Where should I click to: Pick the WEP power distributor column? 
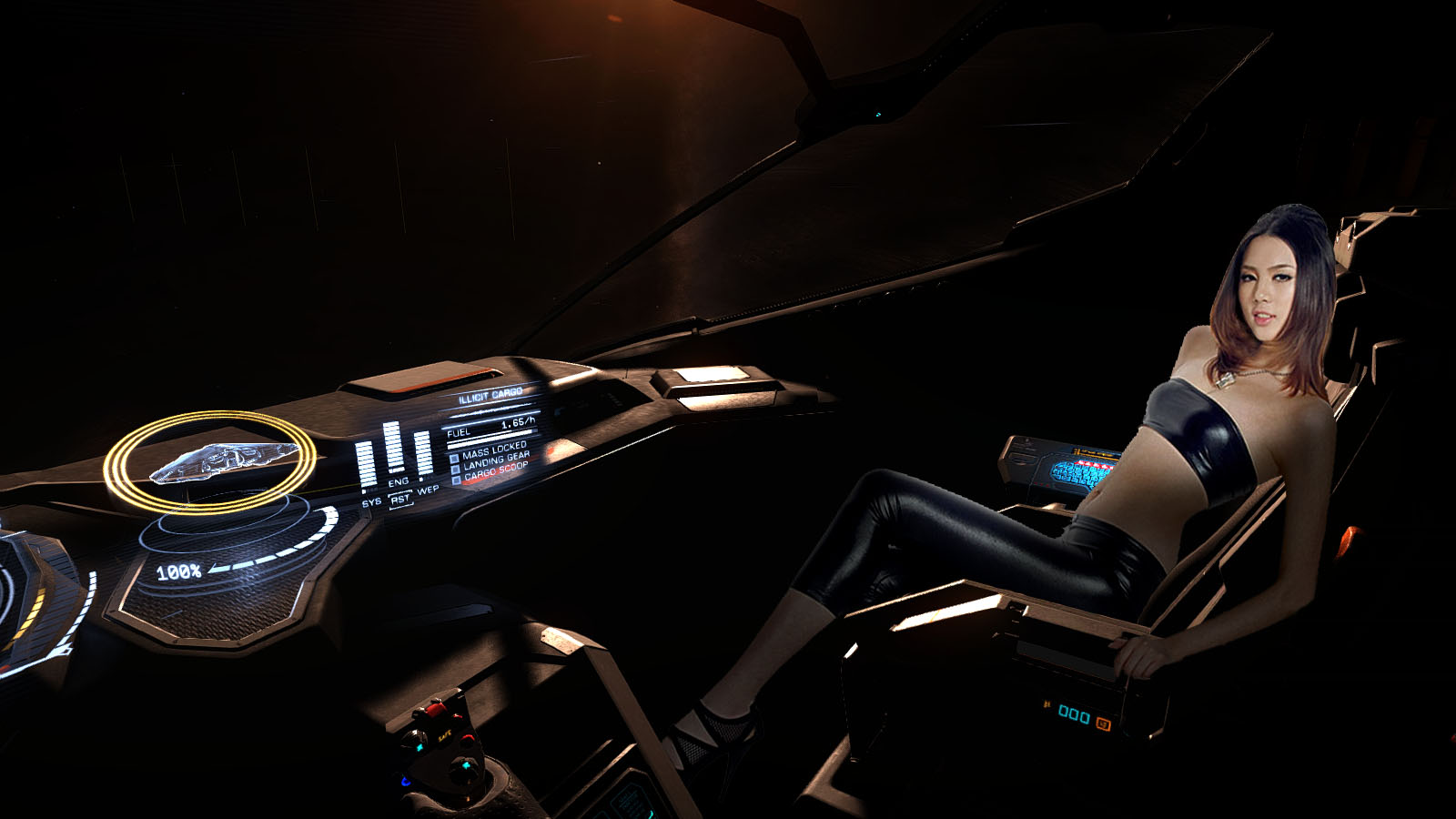423,454
